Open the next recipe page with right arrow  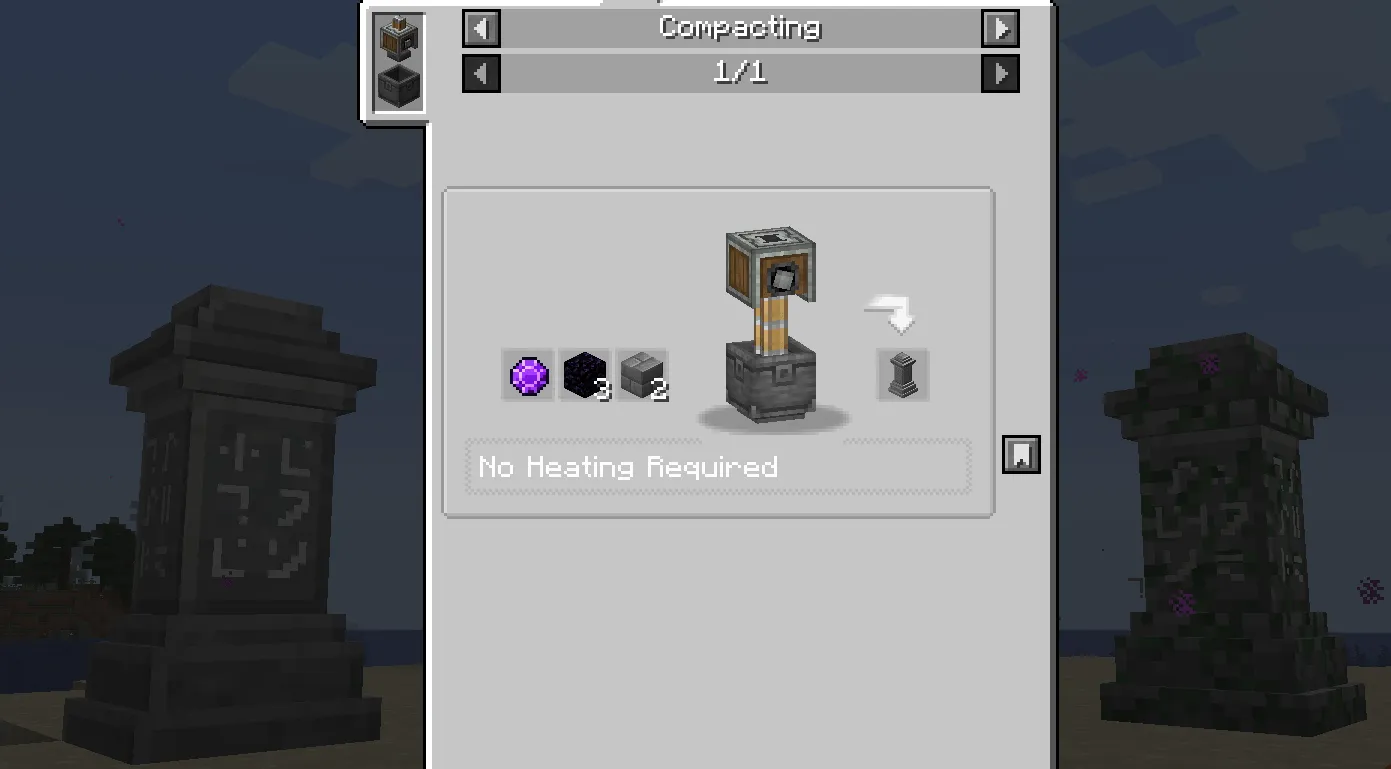point(1000,73)
